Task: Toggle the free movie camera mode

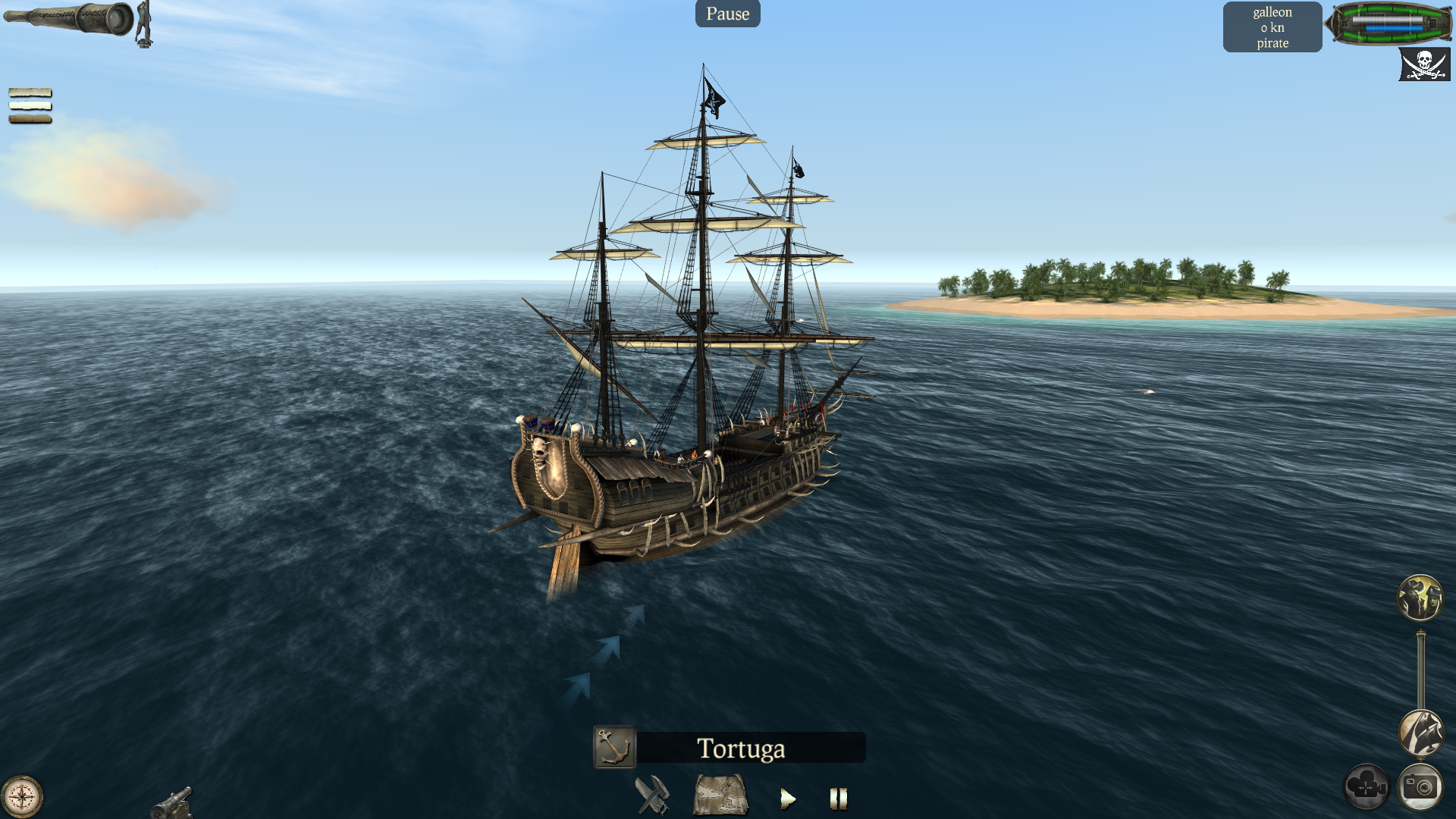Action: pyautogui.click(x=1366, y=787)
